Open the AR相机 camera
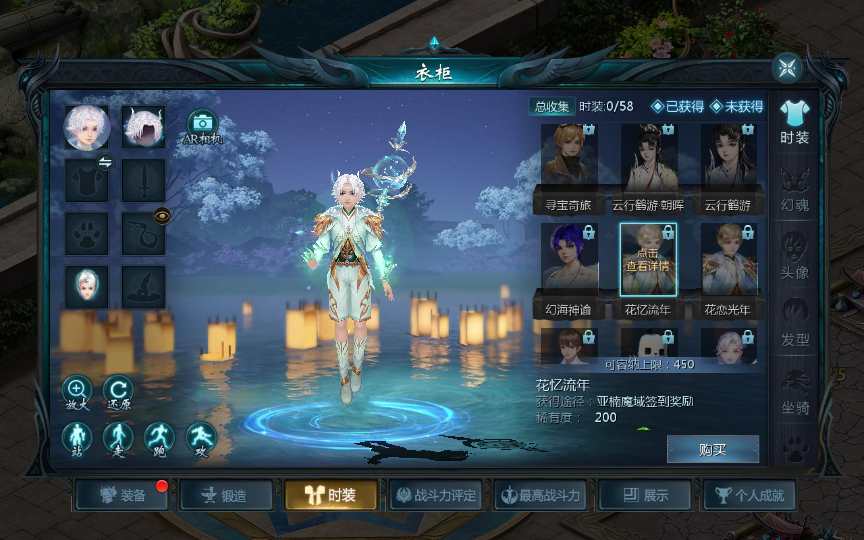The height and width of the screenshot is (540, 864). pos(202,127)
